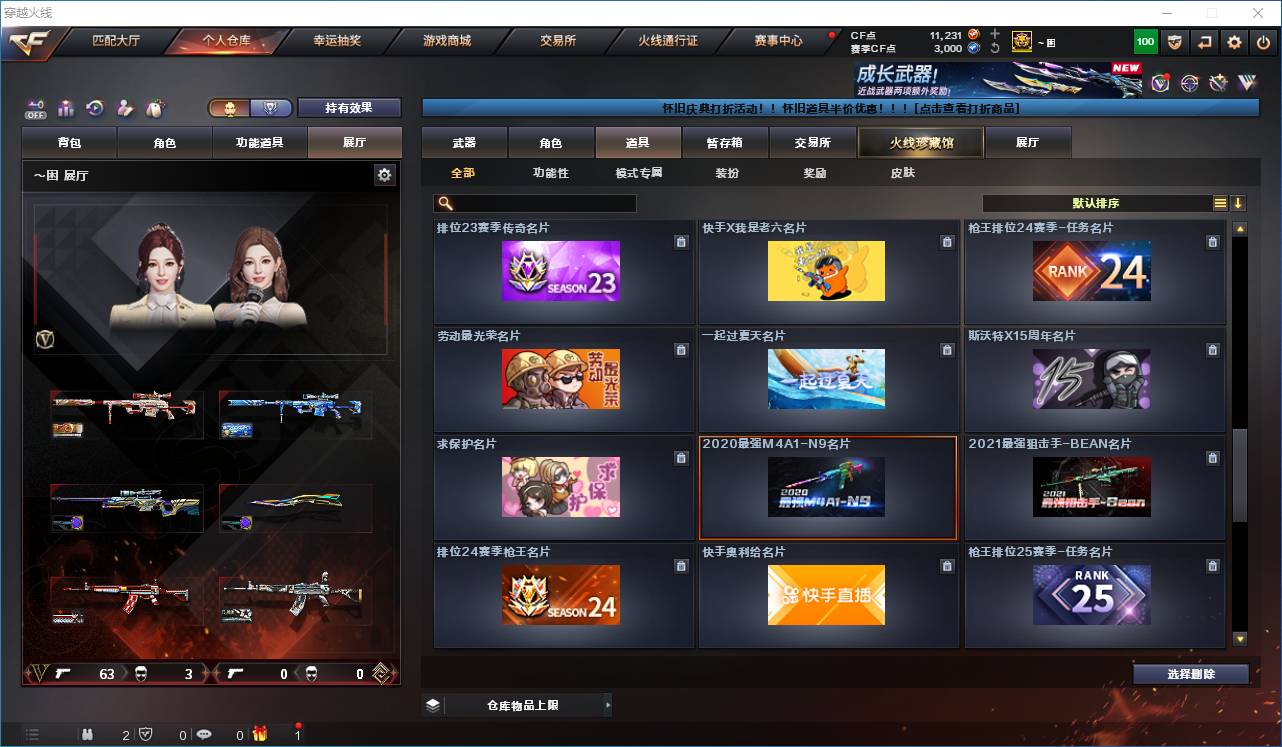This screenshot has height=747, width=1282.
Task: Click the restore history arrow icon
Action: coord(93,107)
